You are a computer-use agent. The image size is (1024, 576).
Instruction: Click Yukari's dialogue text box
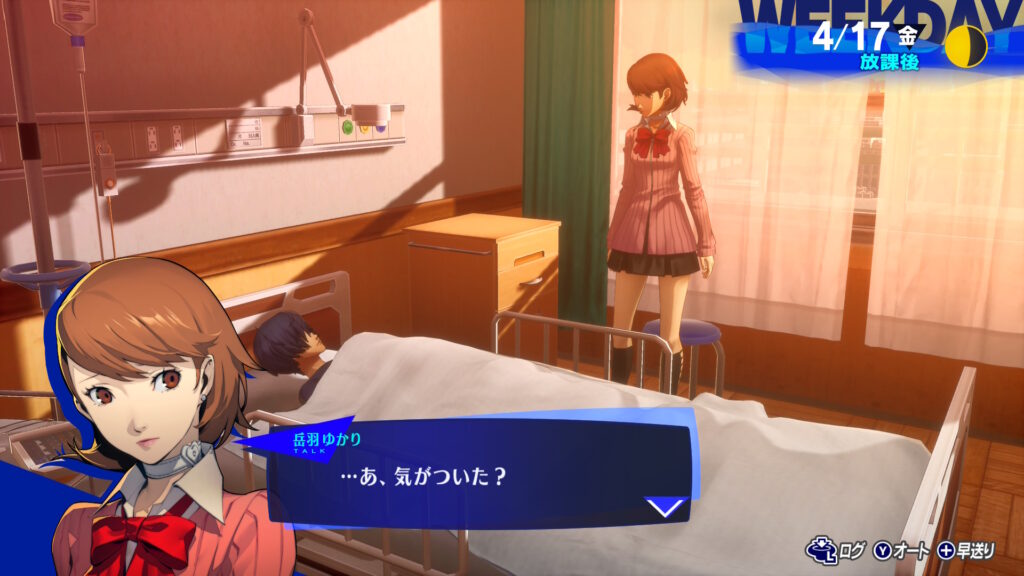pyautogui.click(x=470, y=474)
